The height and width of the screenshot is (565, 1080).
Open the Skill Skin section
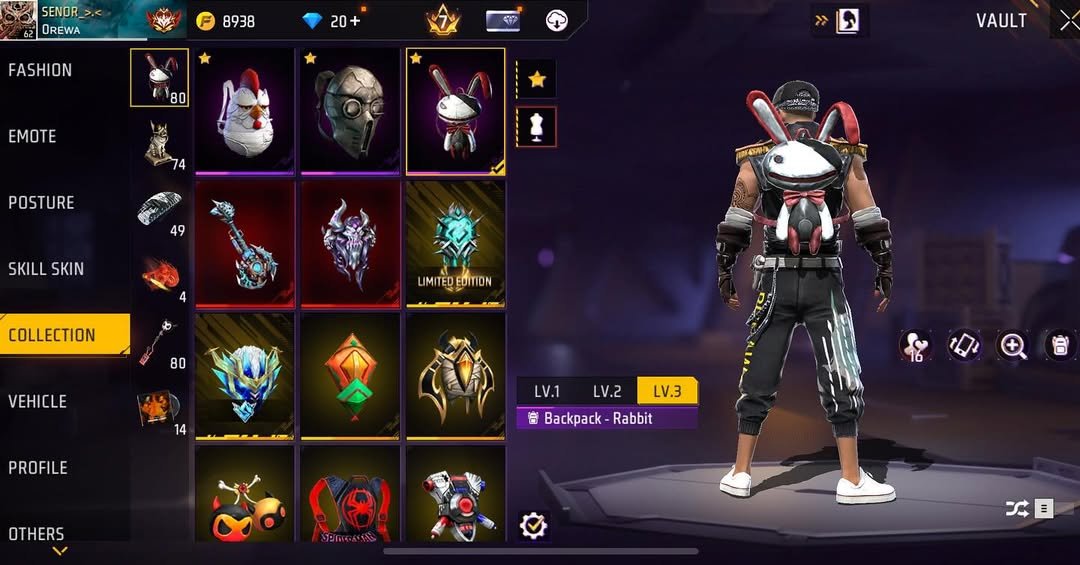coord(46,269)
